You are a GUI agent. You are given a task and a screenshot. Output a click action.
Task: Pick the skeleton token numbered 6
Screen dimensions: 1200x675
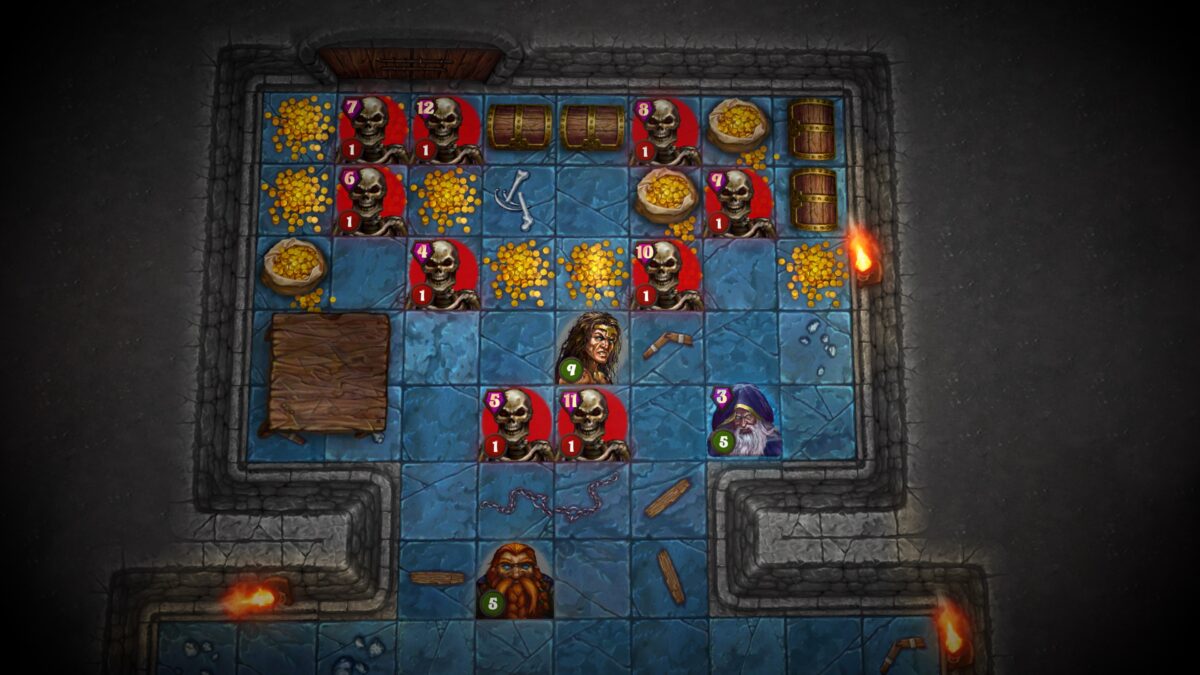pos(372,201)
